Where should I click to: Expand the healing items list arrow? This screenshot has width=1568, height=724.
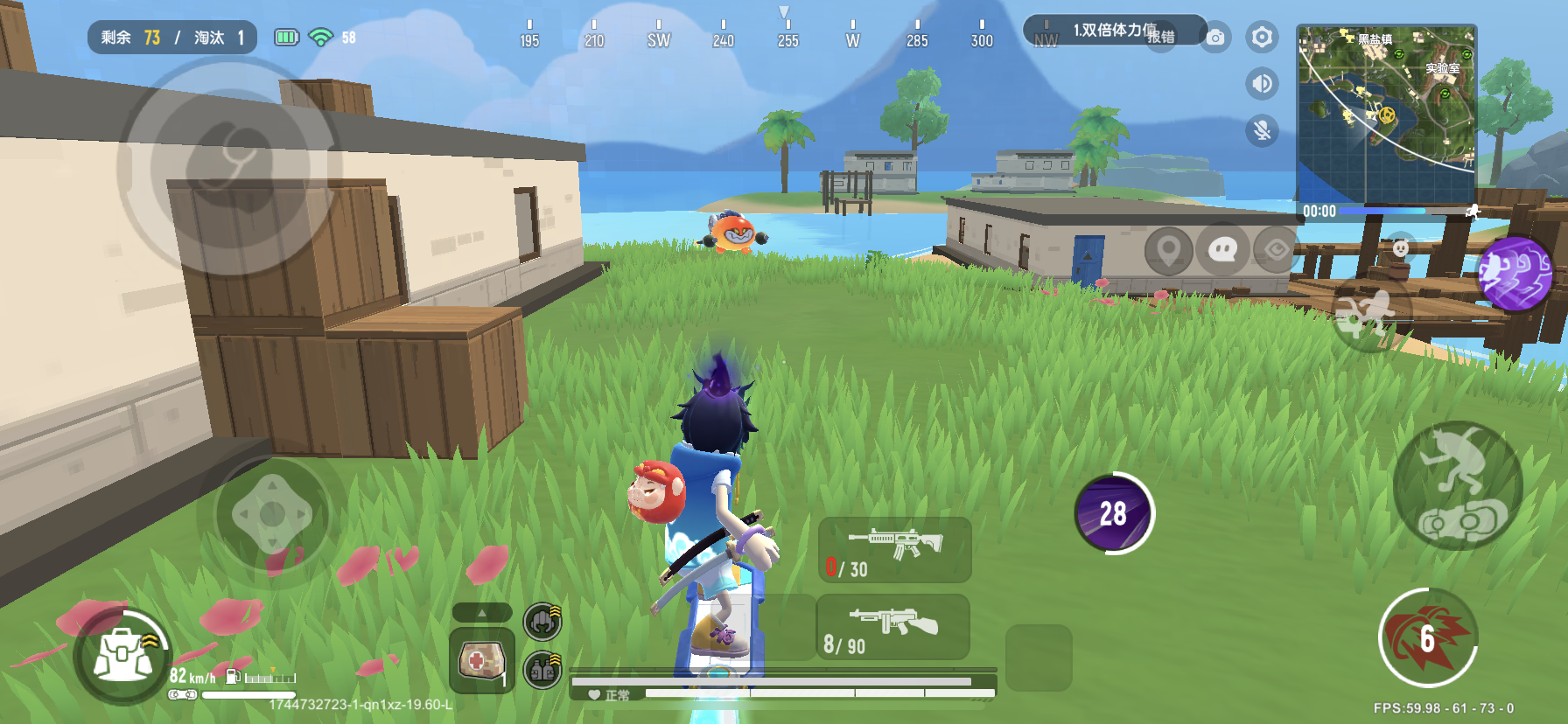pyautogui.click(x=481, y=613)
